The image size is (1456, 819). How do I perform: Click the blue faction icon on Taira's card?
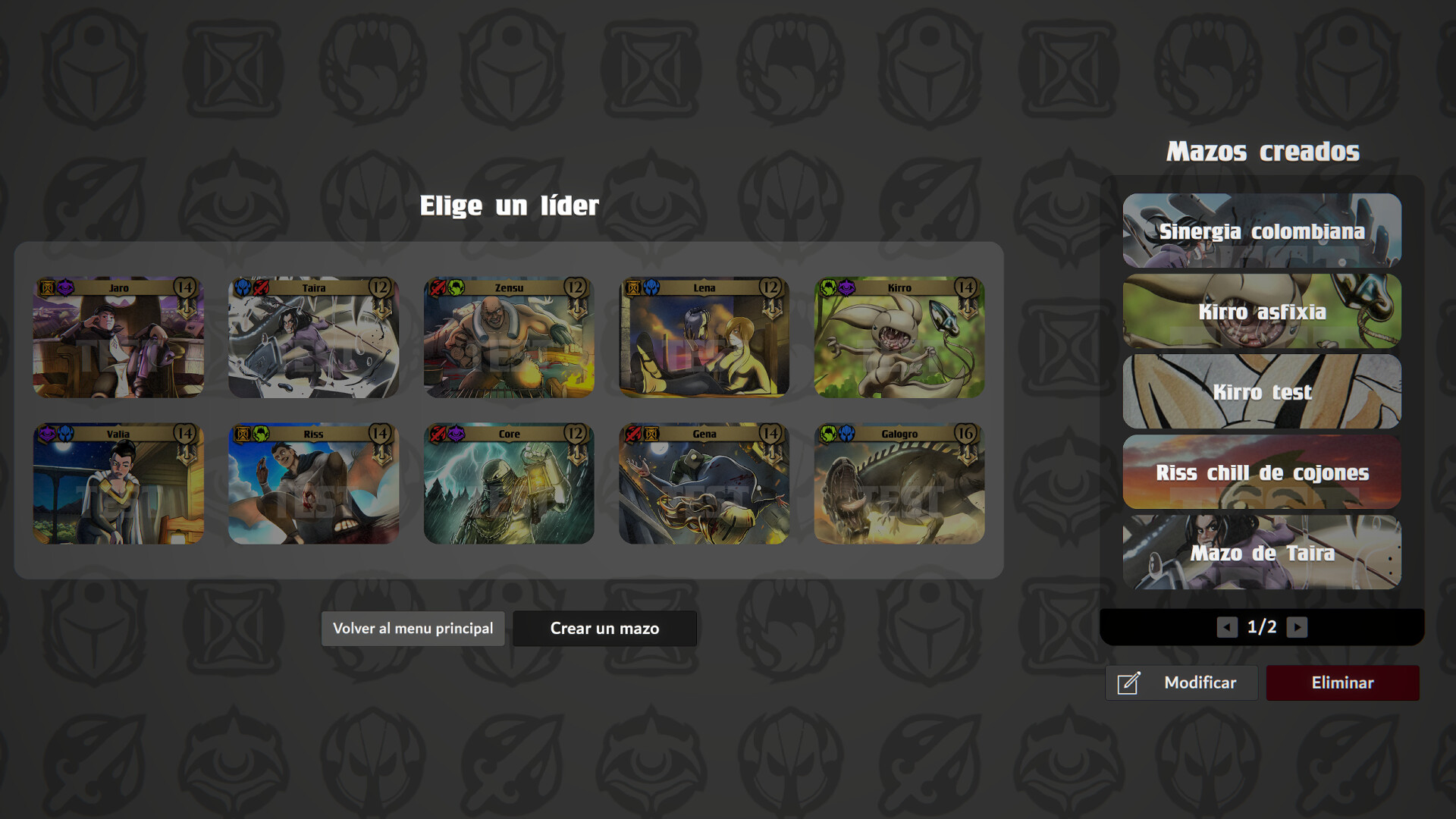point(243,287)
